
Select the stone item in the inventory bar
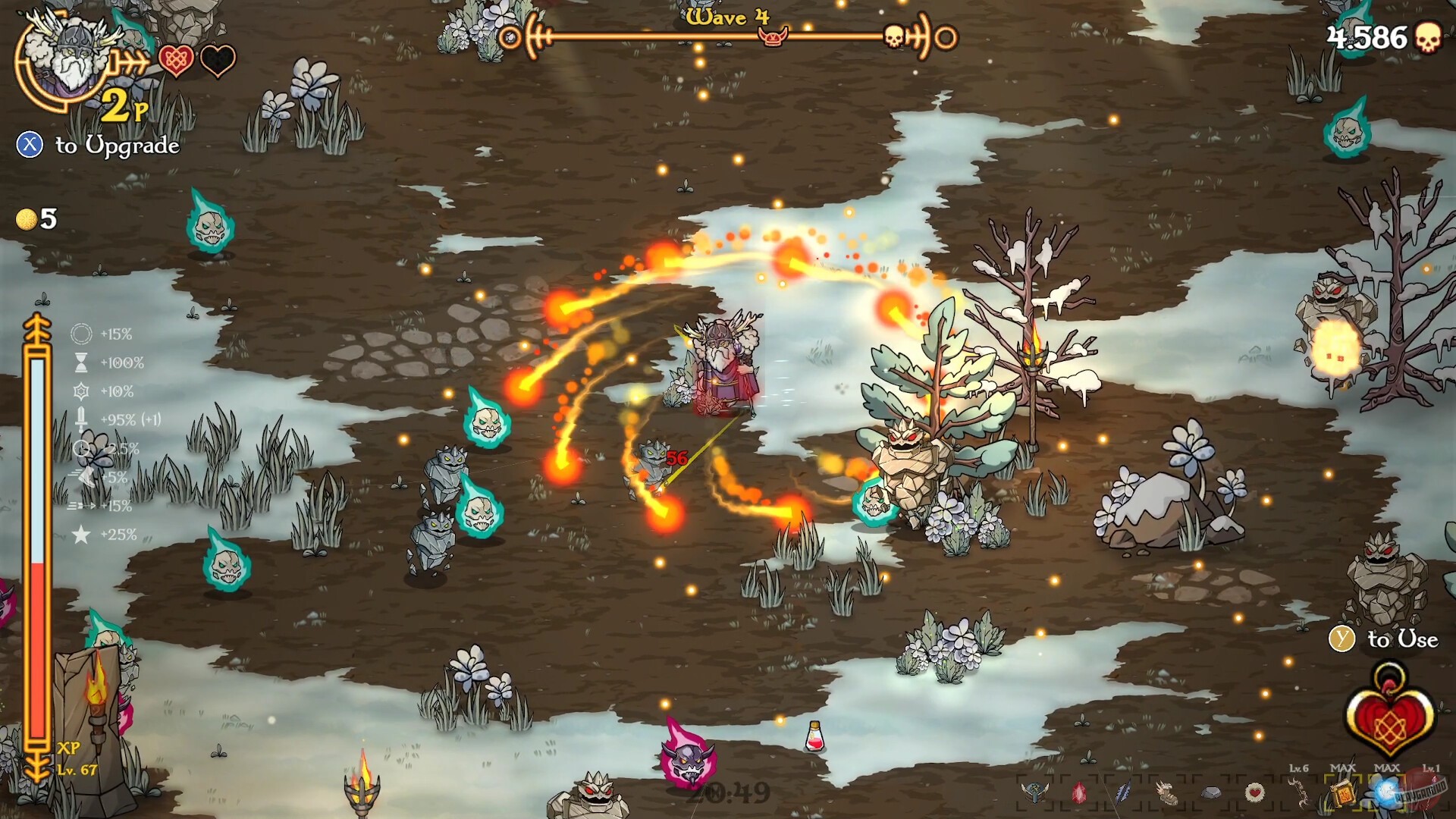1213,792
